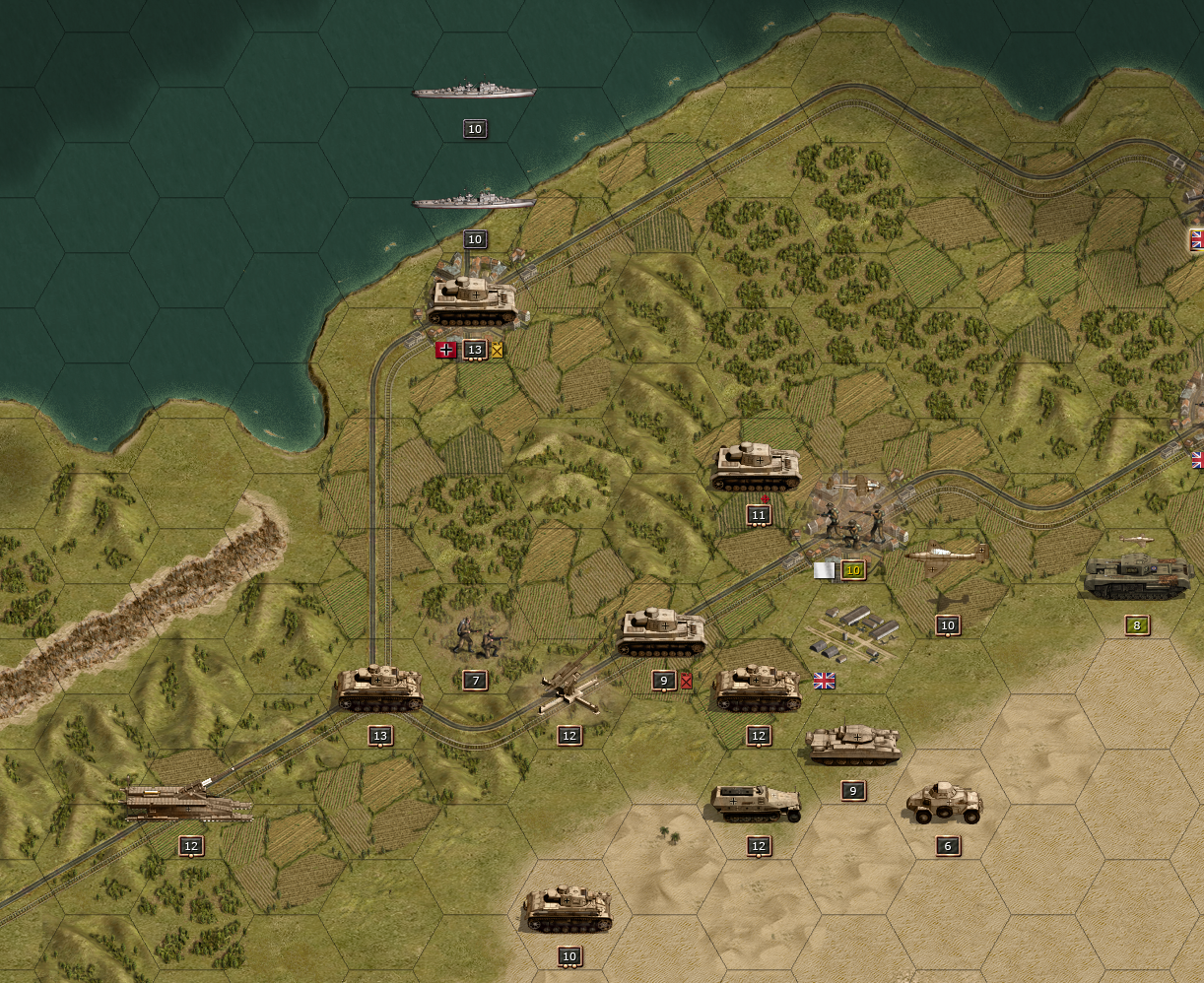Select the railway gun unit with strength 12
1204x983 pixels.
(x=188, y=803)
